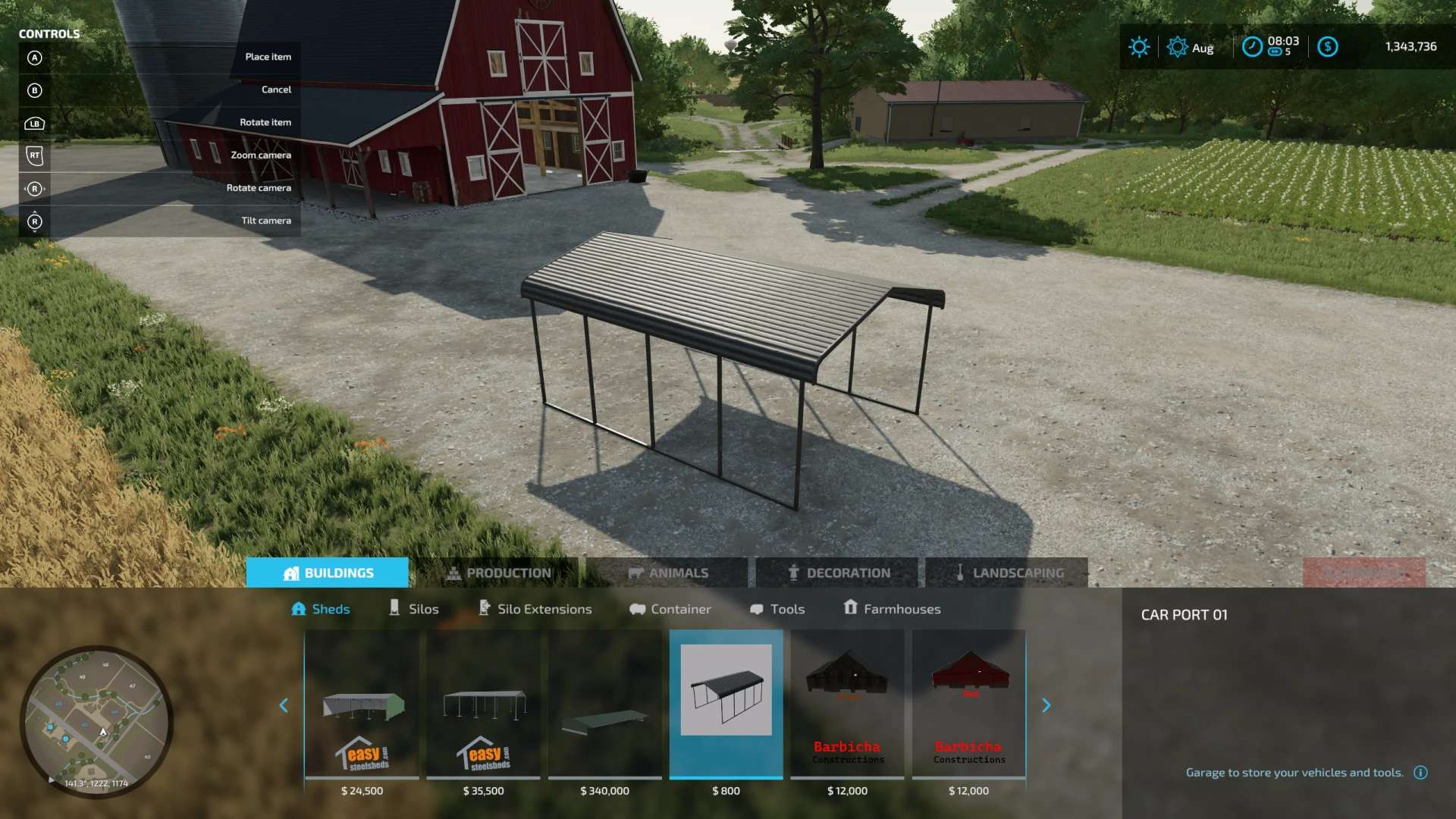Select the $800 car port item
This screenshot has width=1456, height=819.
(726, 705)
